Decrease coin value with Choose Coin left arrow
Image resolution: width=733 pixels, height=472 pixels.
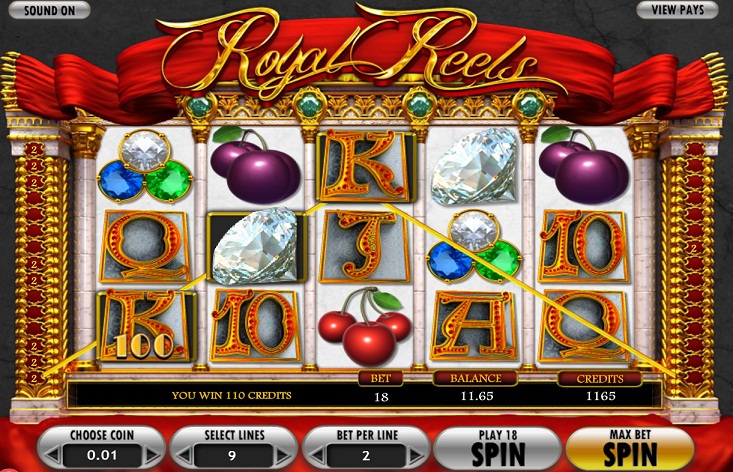pos(51,456)
